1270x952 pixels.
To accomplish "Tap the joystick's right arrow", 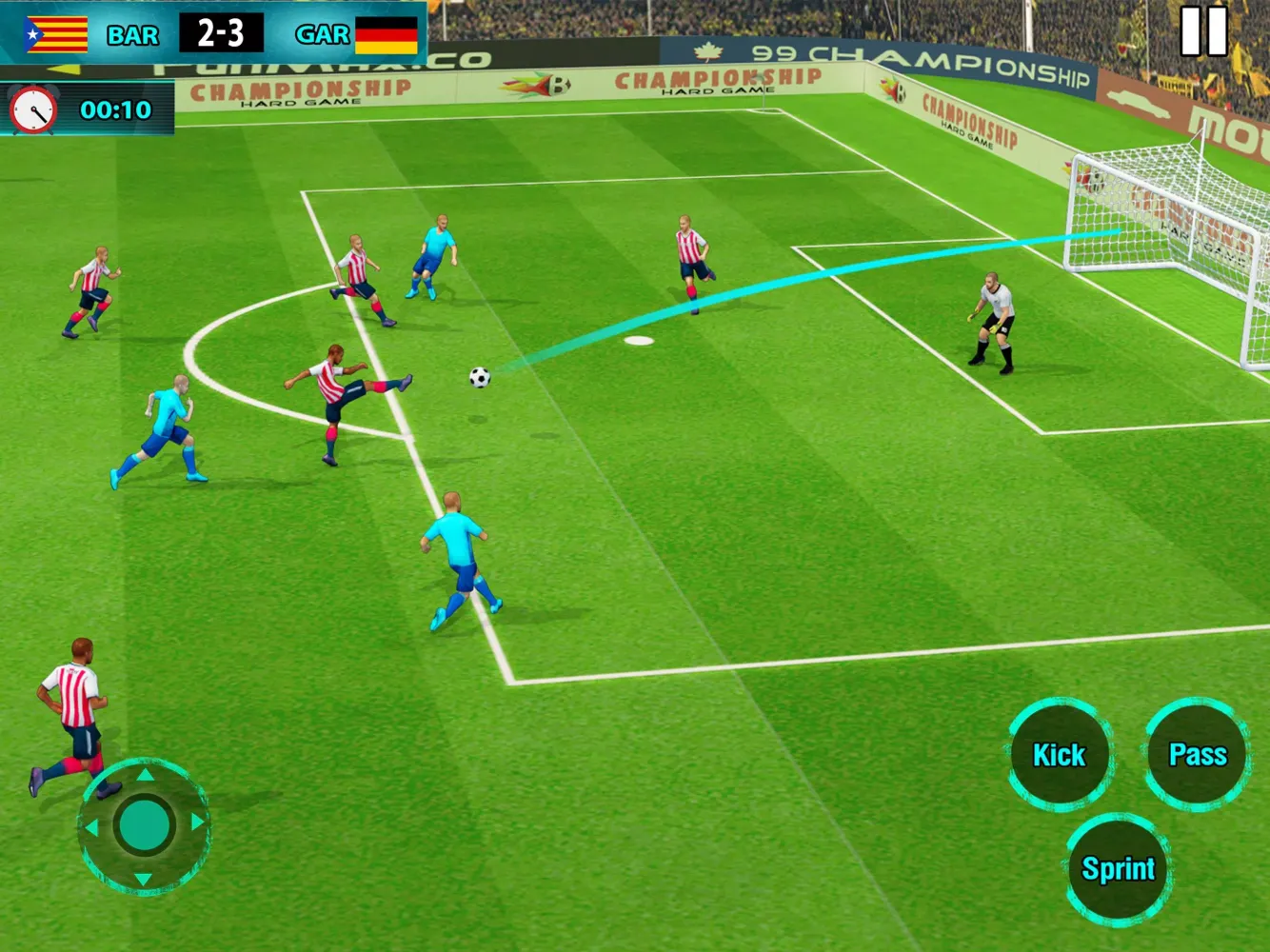I will pos(197,822).
